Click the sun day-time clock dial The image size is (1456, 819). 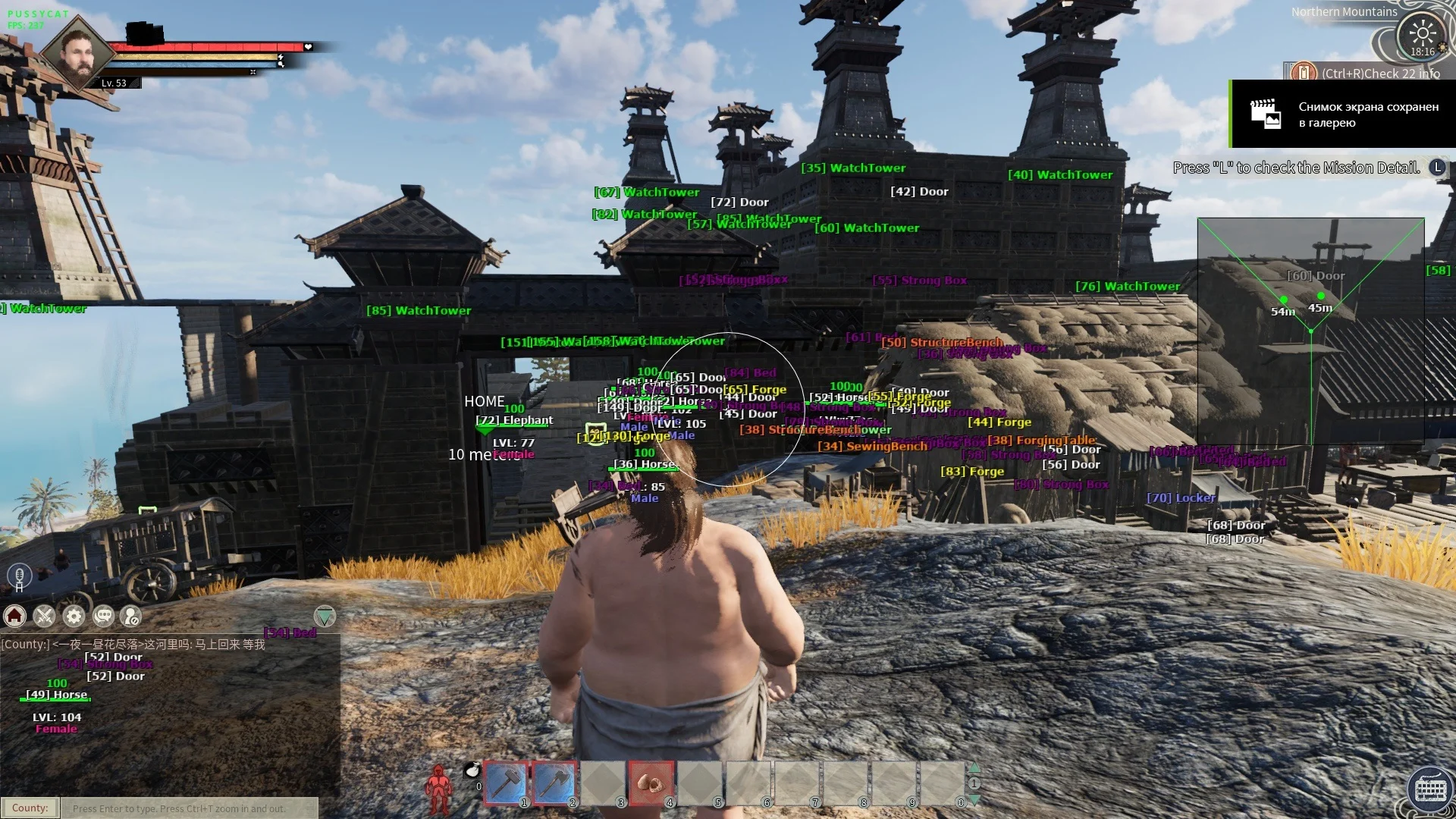[1421, 34]
